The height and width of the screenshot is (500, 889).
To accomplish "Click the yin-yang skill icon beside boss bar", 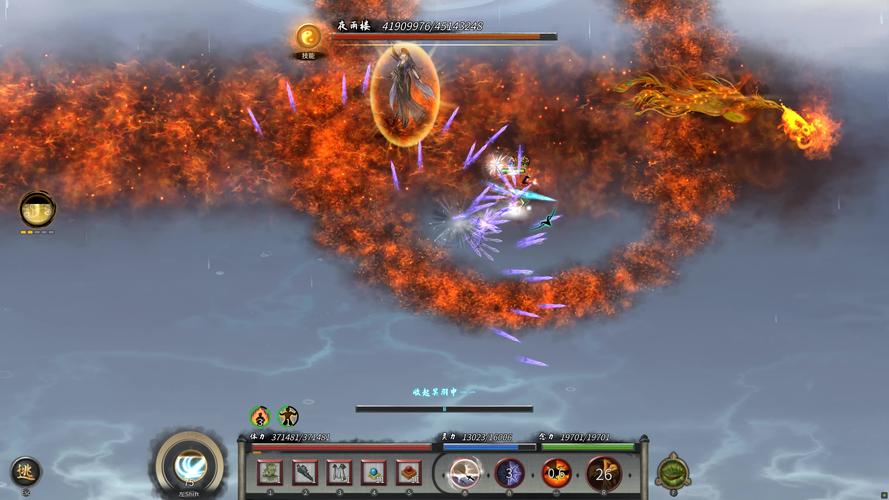I will 308,39.
